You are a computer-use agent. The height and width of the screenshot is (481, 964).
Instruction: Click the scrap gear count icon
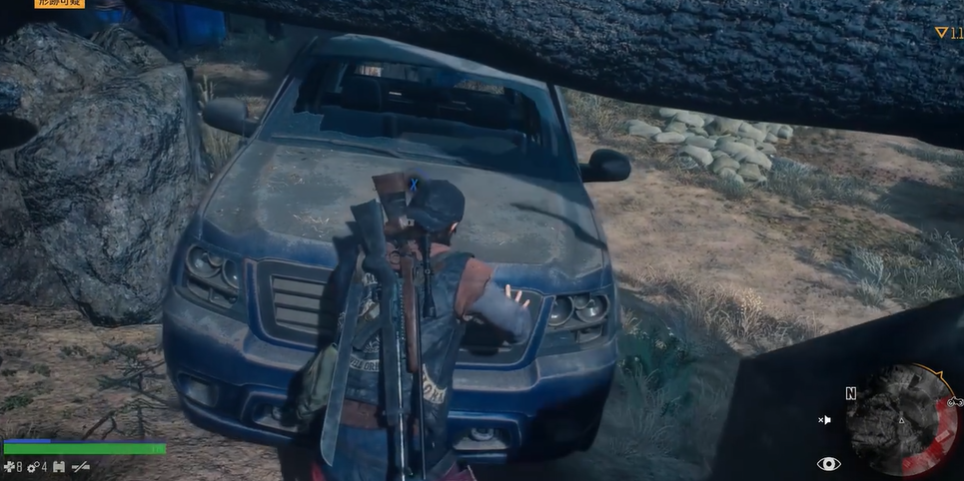point(33,466)
